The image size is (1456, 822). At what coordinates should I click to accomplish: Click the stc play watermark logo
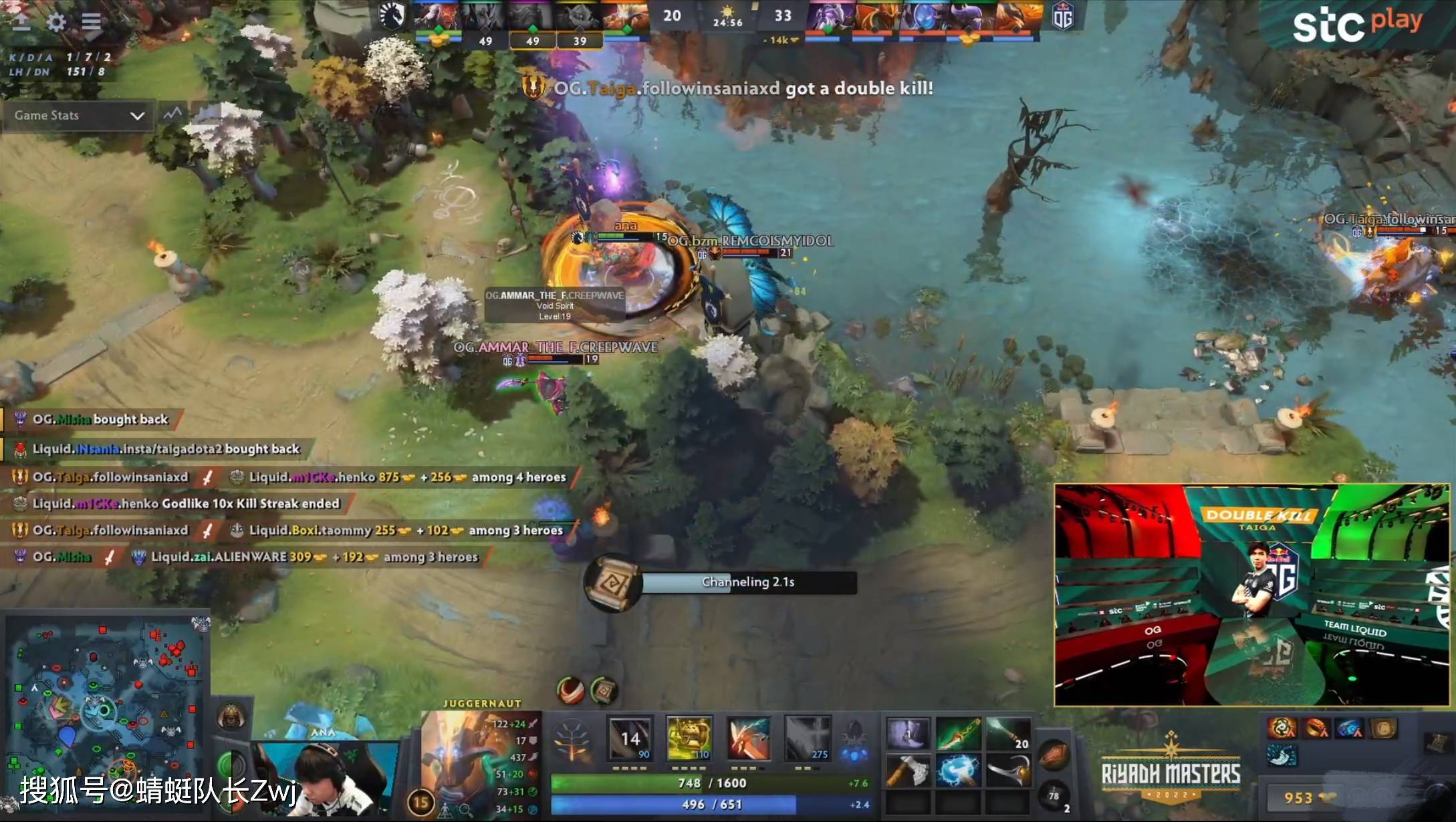pos(1358,22)
